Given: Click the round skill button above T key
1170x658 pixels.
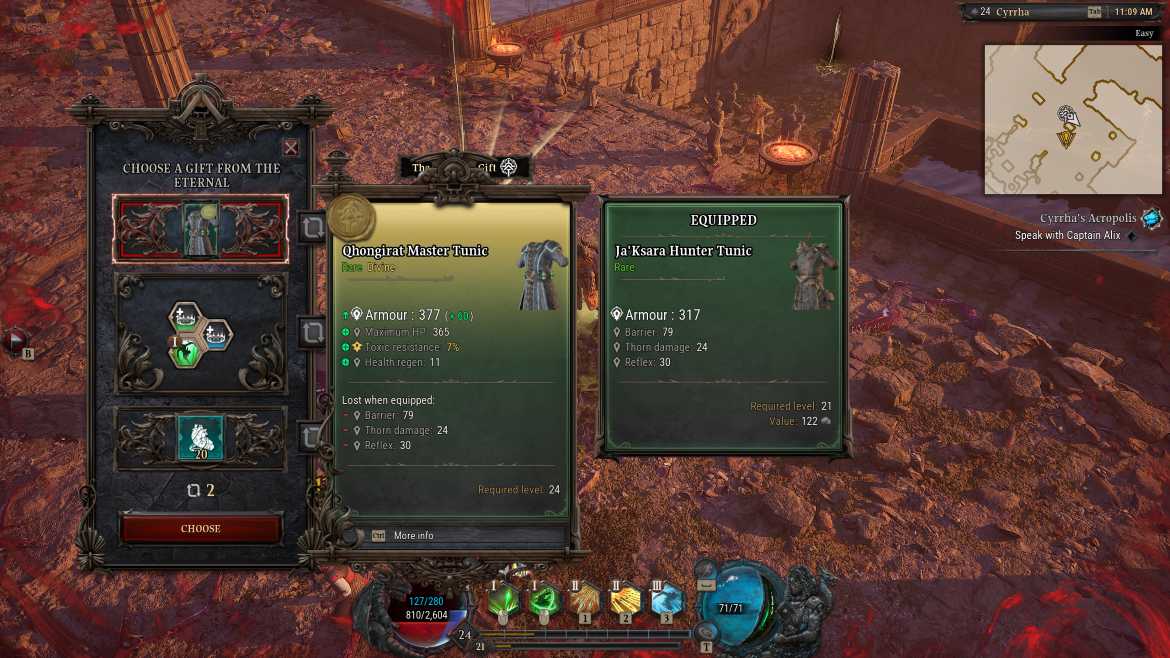Looking at the screenshot, I should pos(706,631).
